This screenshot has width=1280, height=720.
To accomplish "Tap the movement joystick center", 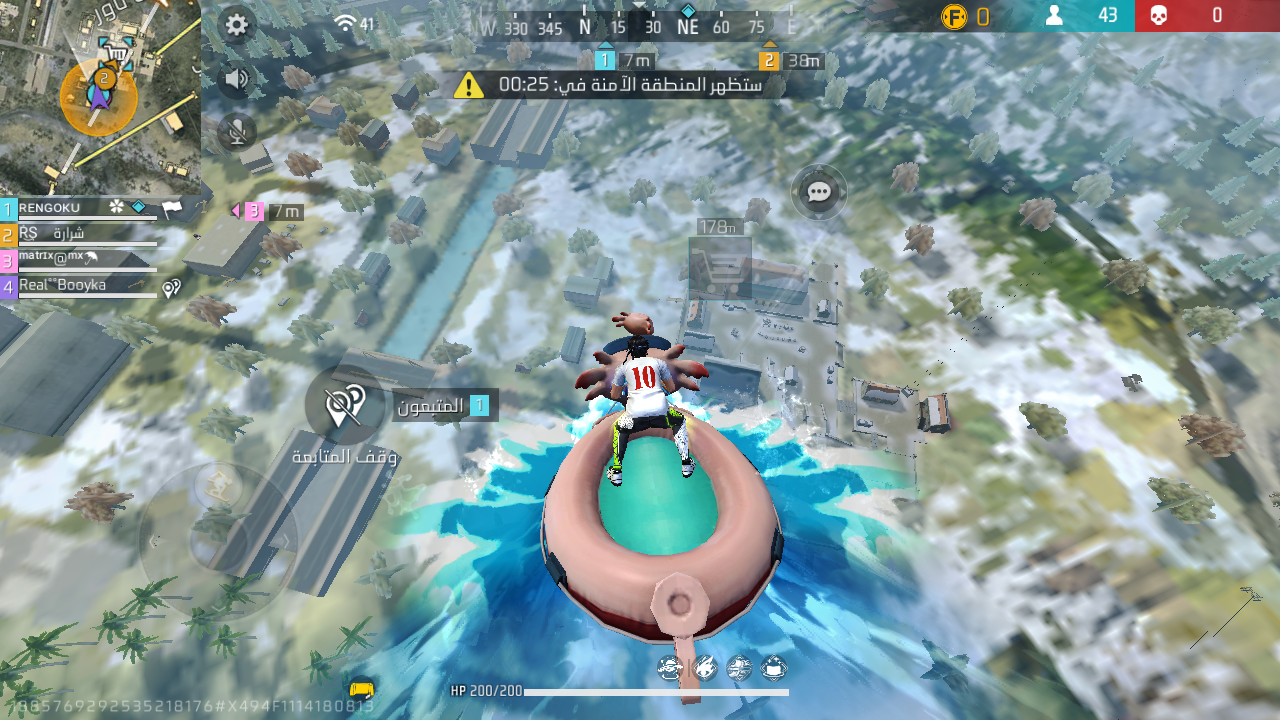I will (x=219, y=542).
